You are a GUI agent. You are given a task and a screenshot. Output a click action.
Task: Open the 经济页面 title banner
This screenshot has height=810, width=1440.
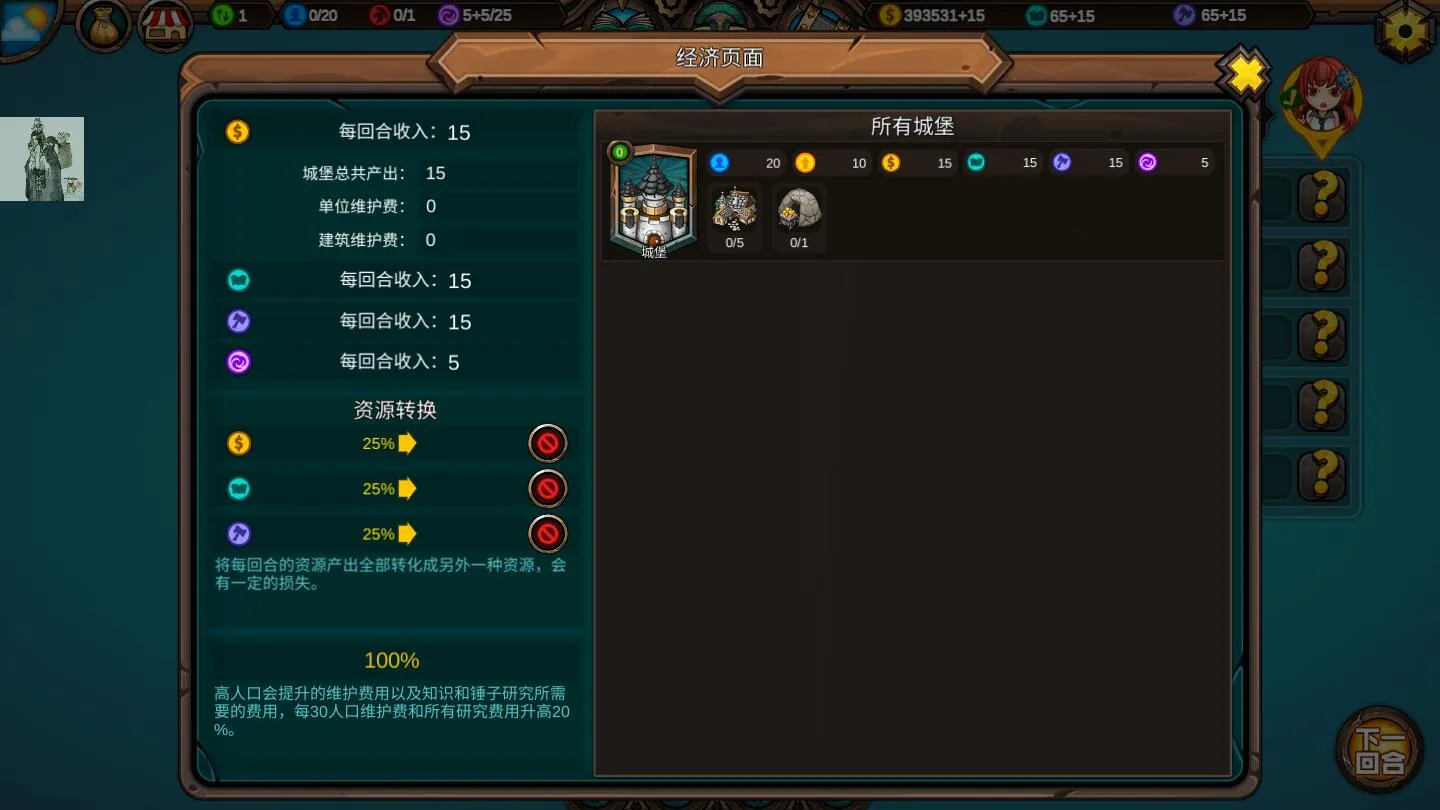[x=719, y=57]
